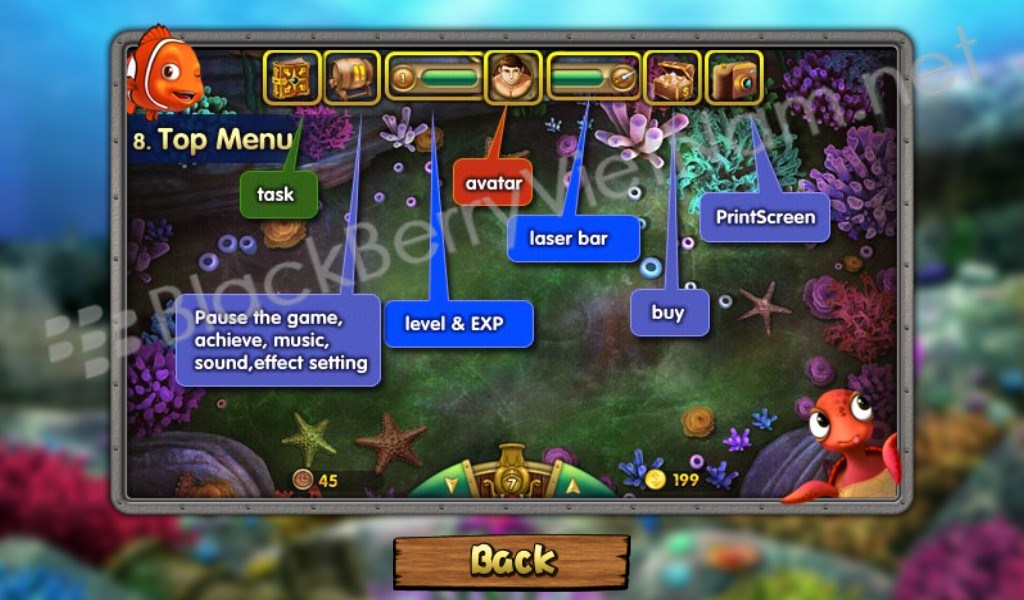Open the barrel pause menu icon

pyautogui.click(x=352, y=78)
